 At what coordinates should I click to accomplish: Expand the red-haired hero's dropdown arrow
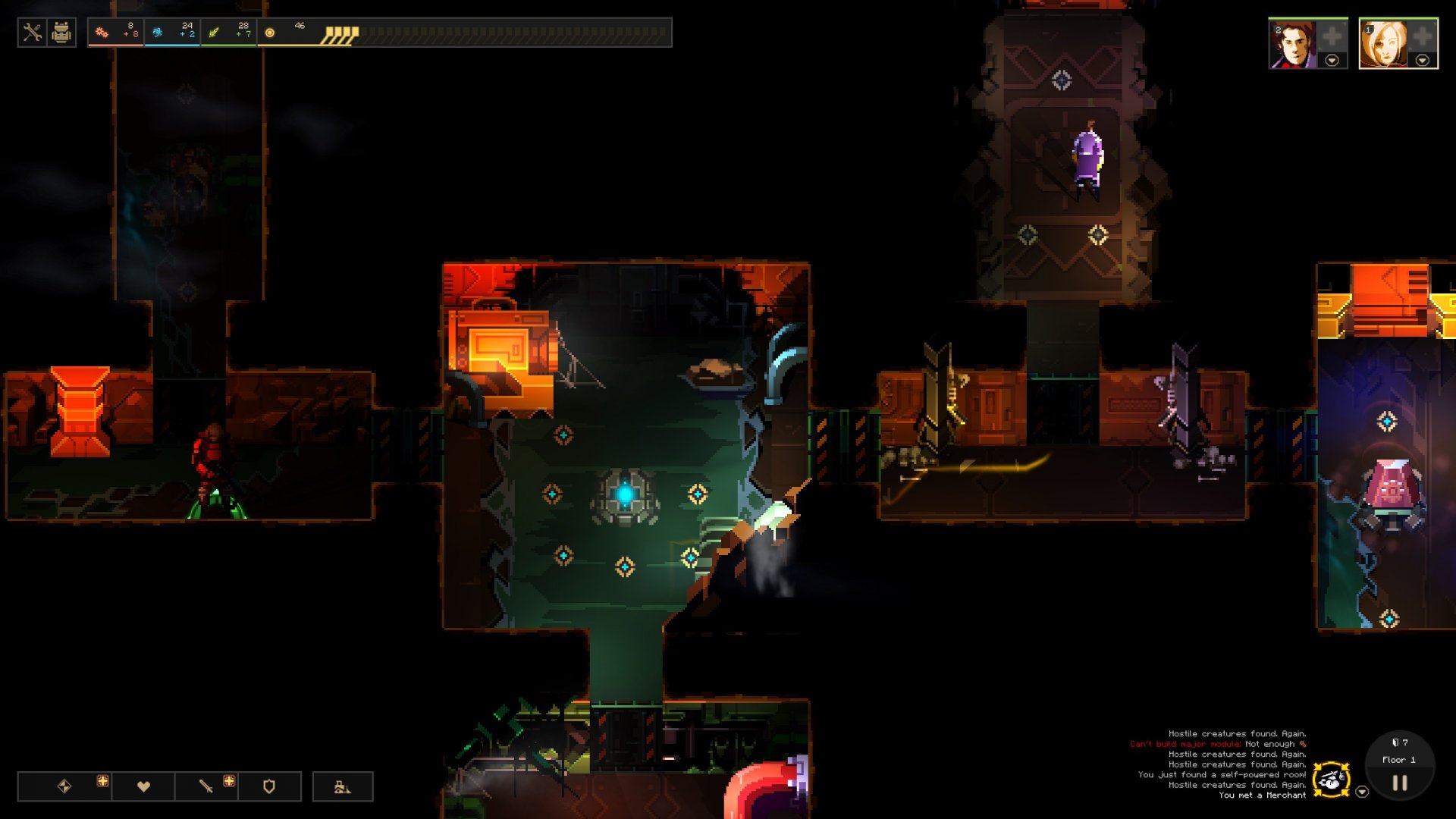click(x=1332, y=61)
